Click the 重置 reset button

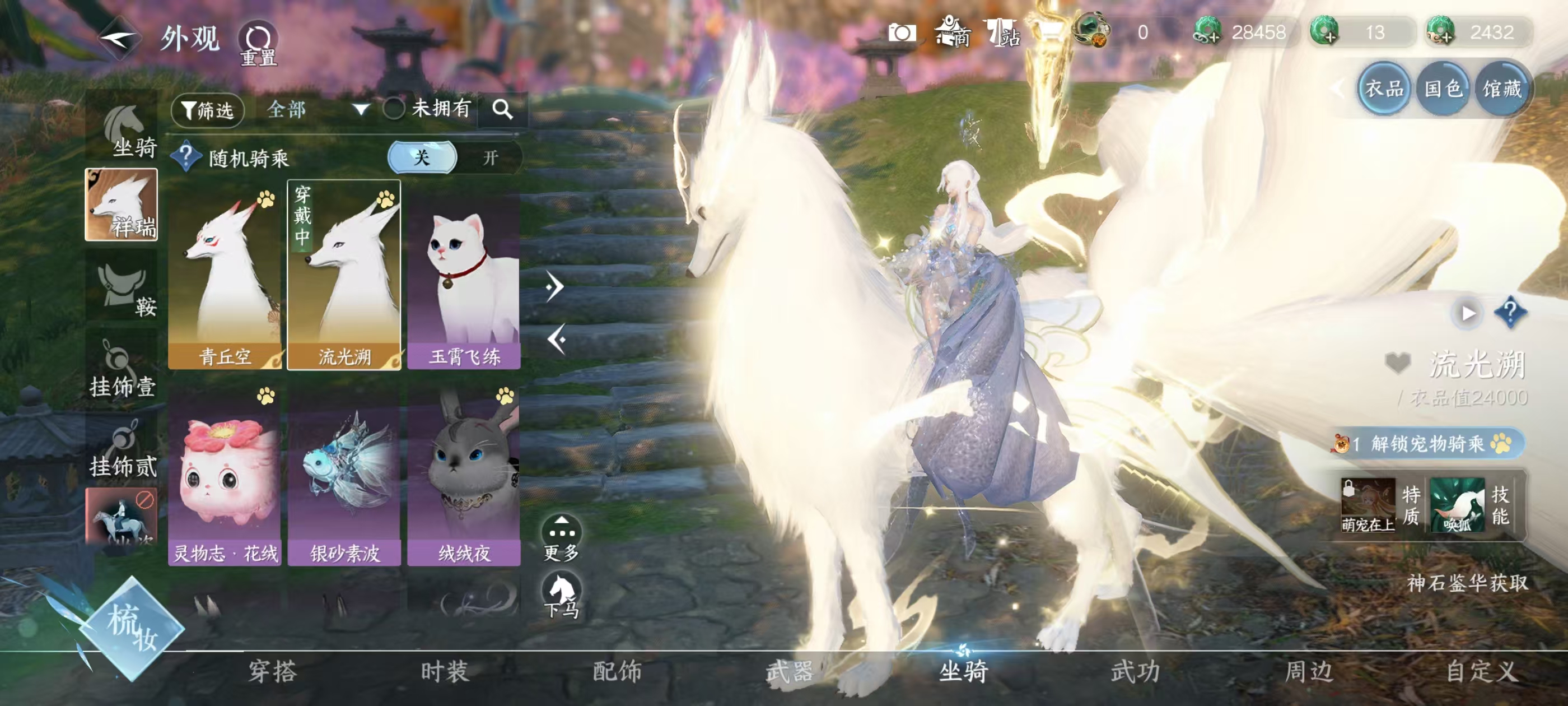coord(258,44)
